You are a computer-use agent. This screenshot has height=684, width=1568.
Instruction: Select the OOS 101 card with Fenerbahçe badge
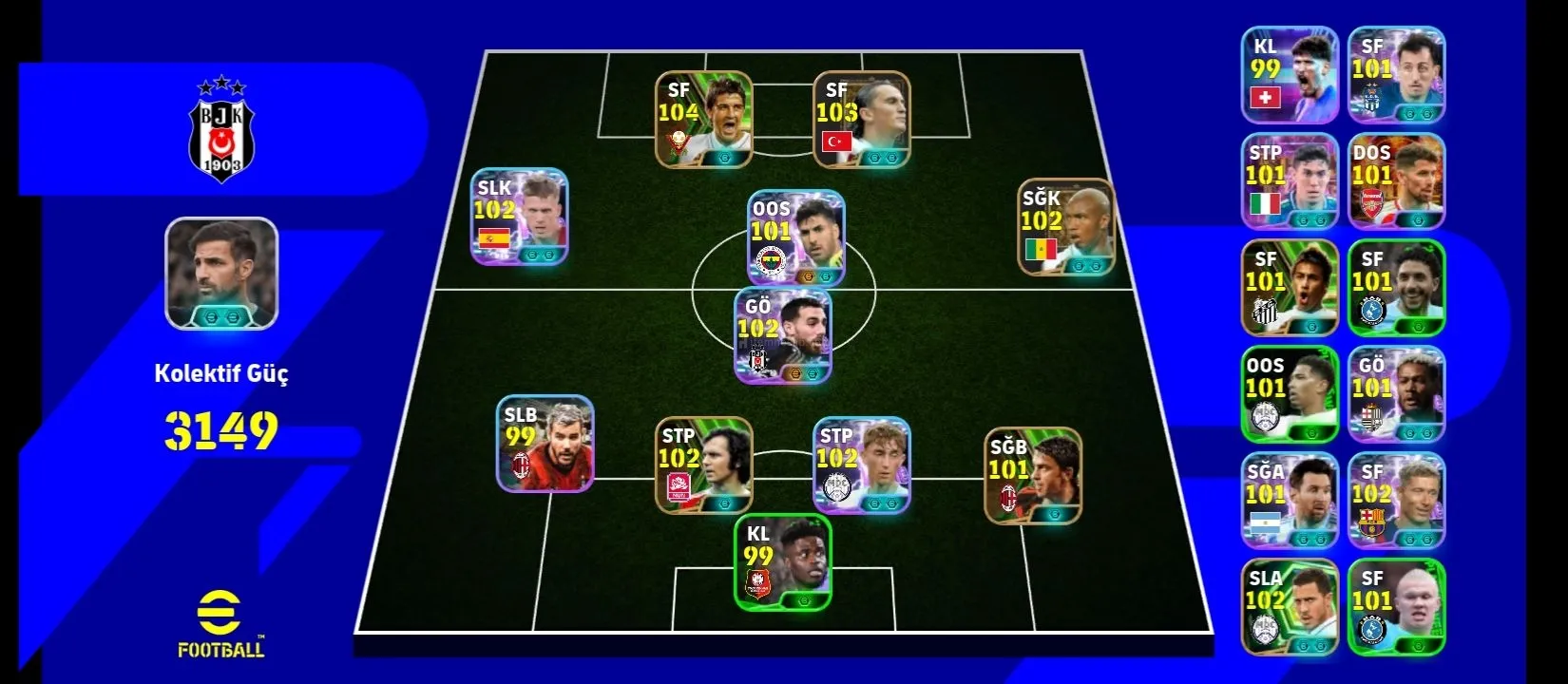(x=795, y=238)
